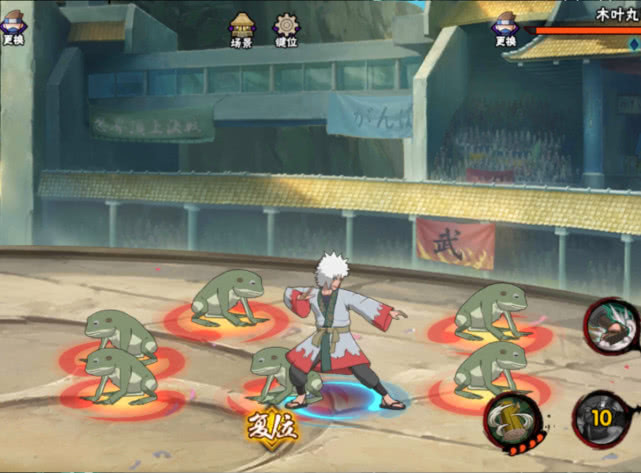Open the 场景 scene selector
Screen dimensions: 641x473
(242, 28)
